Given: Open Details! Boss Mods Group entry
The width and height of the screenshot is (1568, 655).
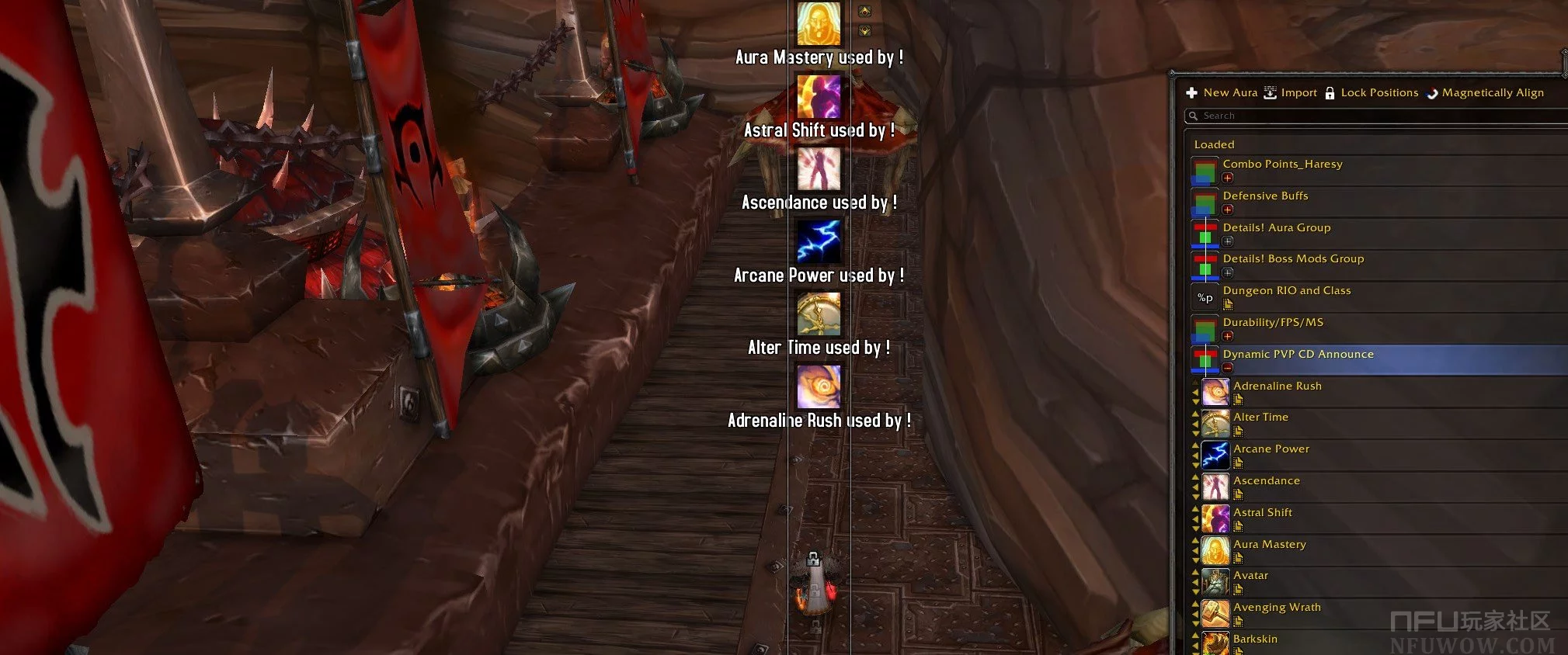Looking at the screenshot, I should pos(1293,259).
